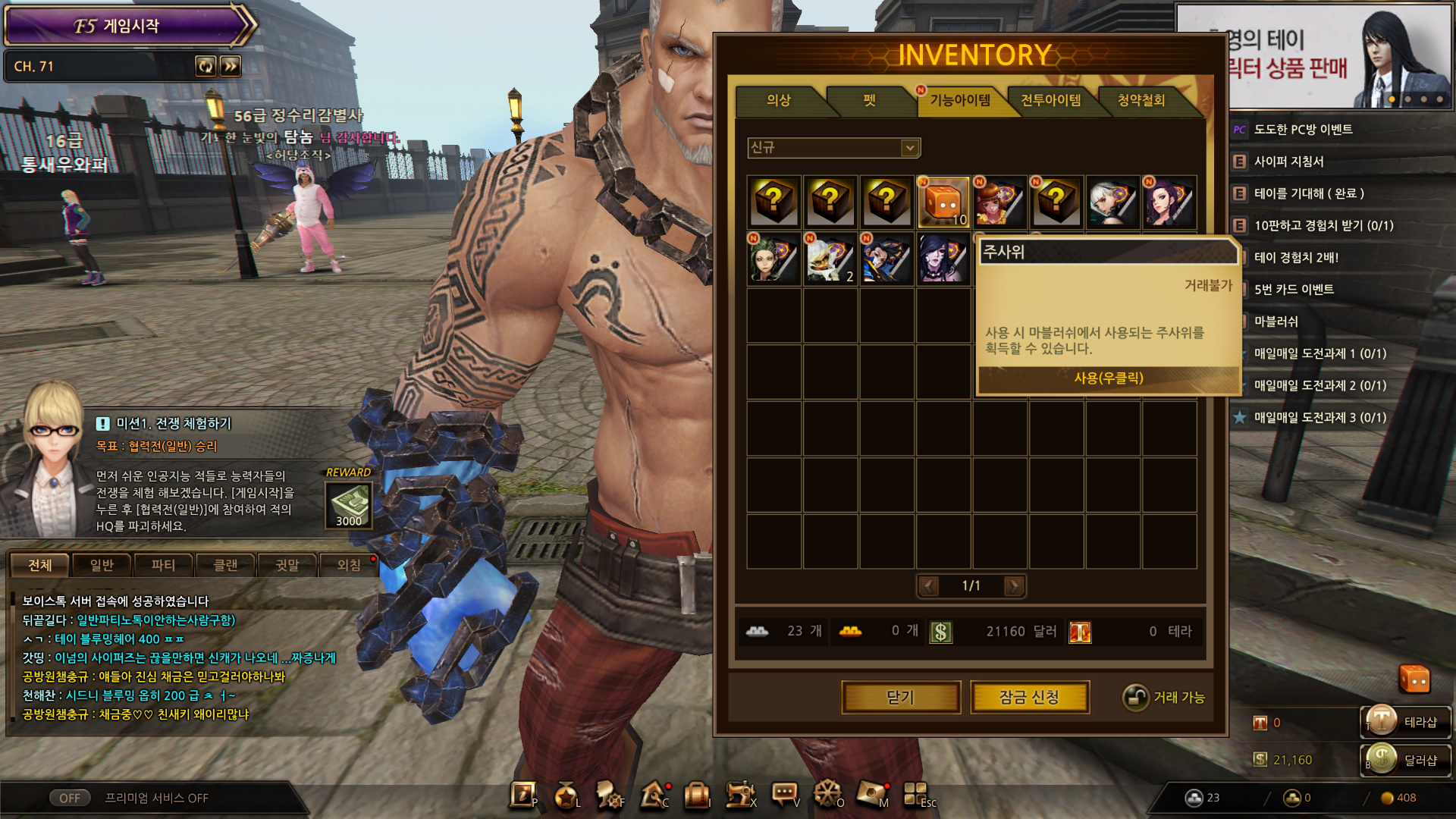Switch to the 청약철회 tab
Viewport: 1456px width, 819px height.
point(1141,100)
